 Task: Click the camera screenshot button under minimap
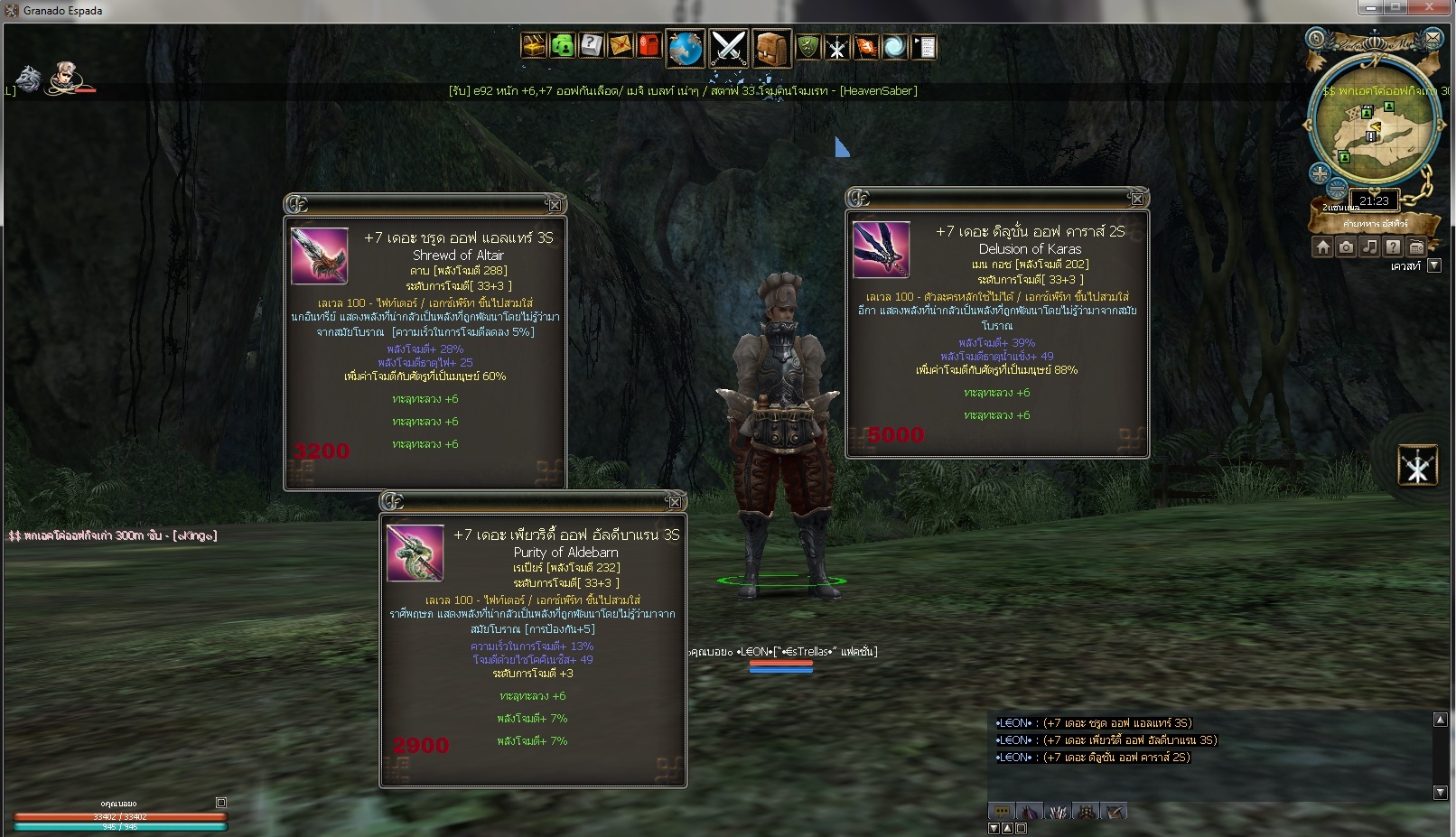point(1346,246)
